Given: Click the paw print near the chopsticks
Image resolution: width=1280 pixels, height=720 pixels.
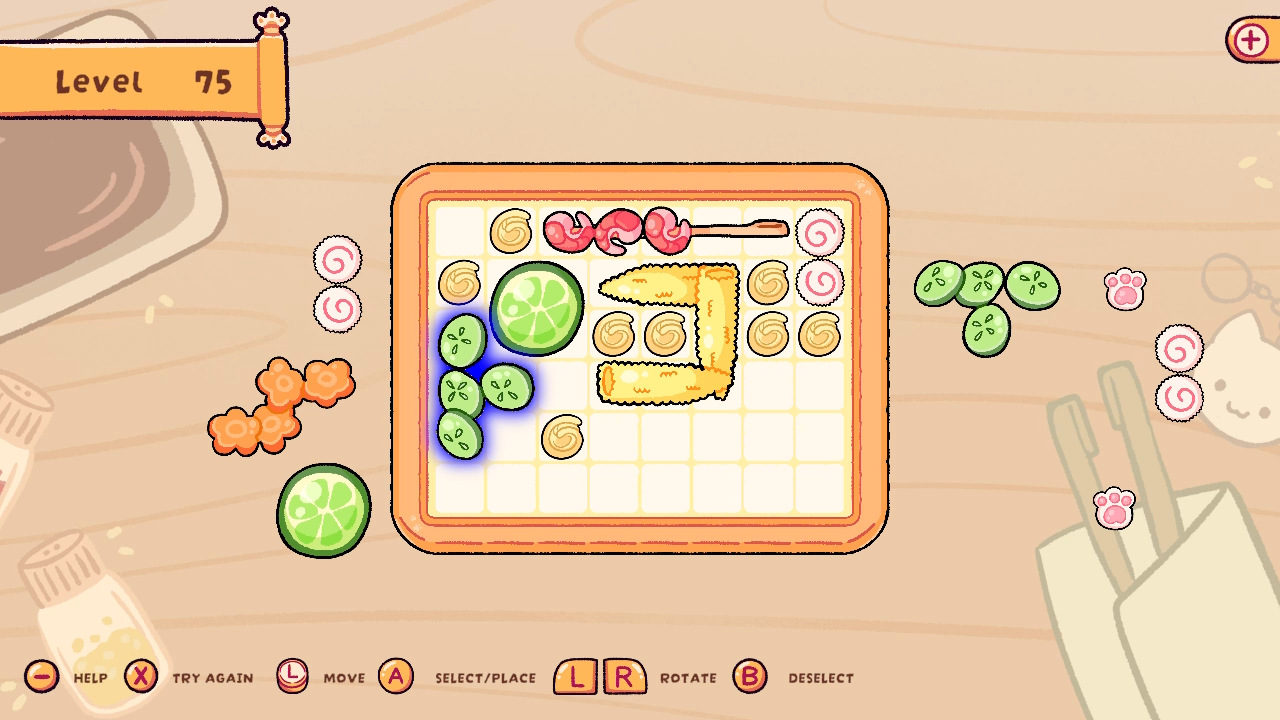Looking at the screenshot, I should click(x=1113, y=508).
